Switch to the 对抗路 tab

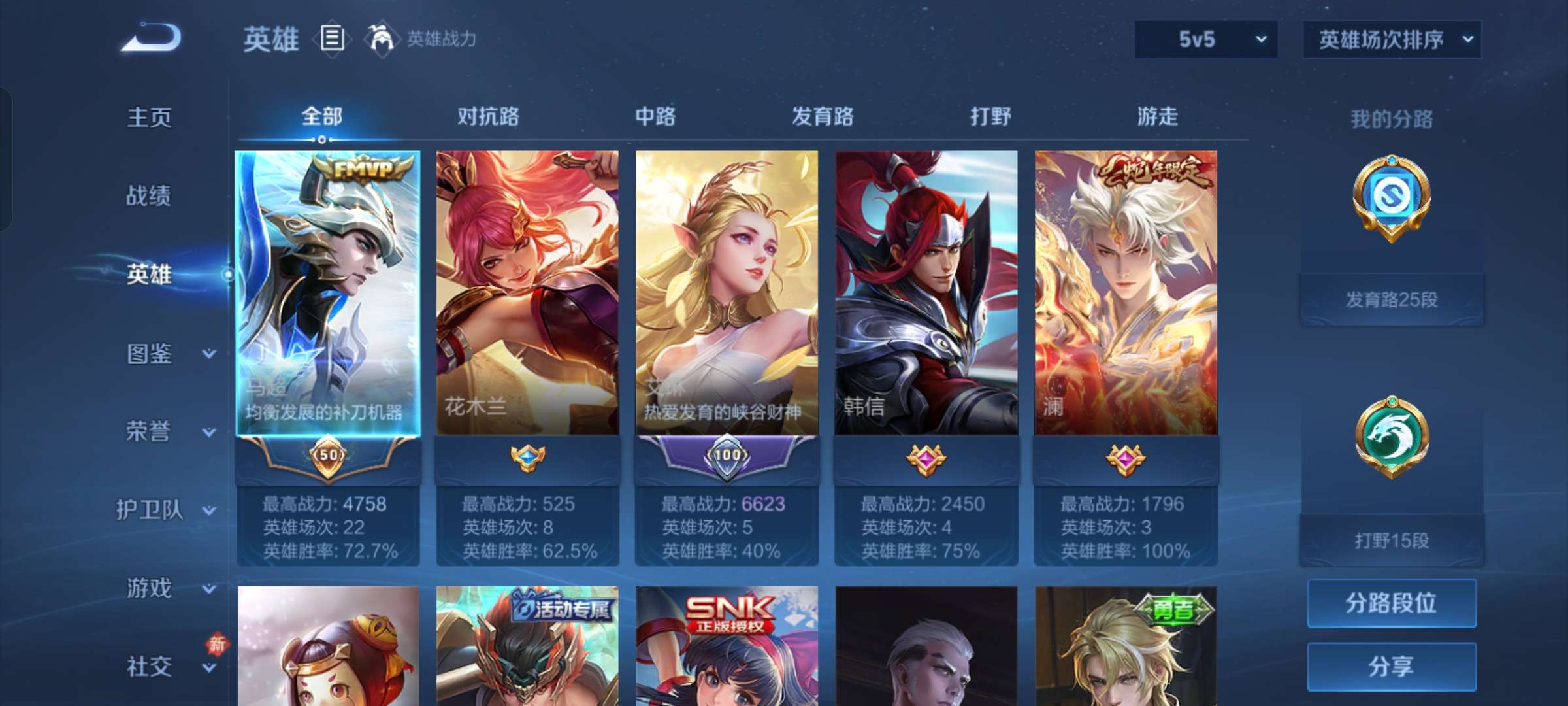[x=489, y=118]
